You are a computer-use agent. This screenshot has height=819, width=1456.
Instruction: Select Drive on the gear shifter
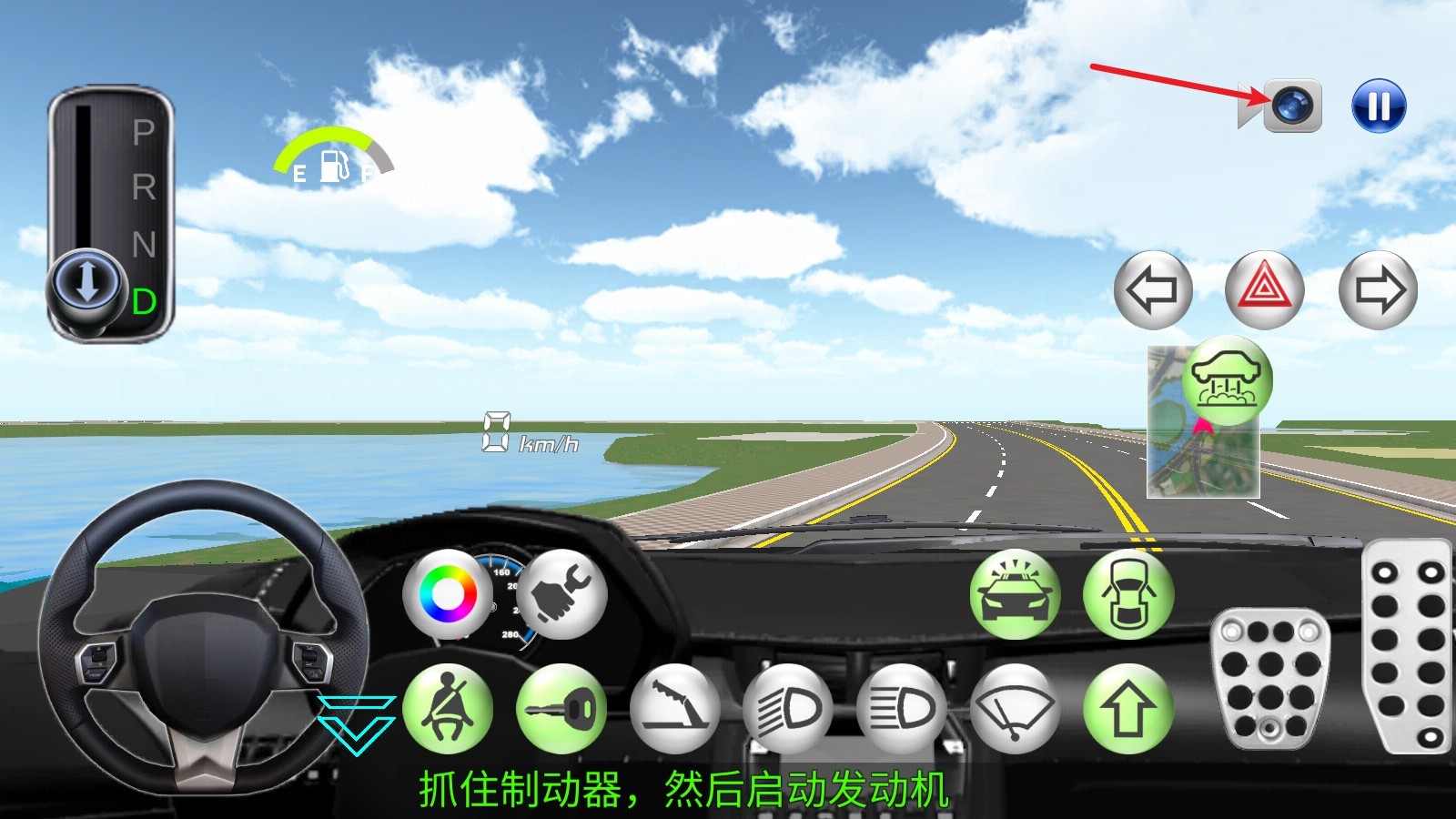144,300
